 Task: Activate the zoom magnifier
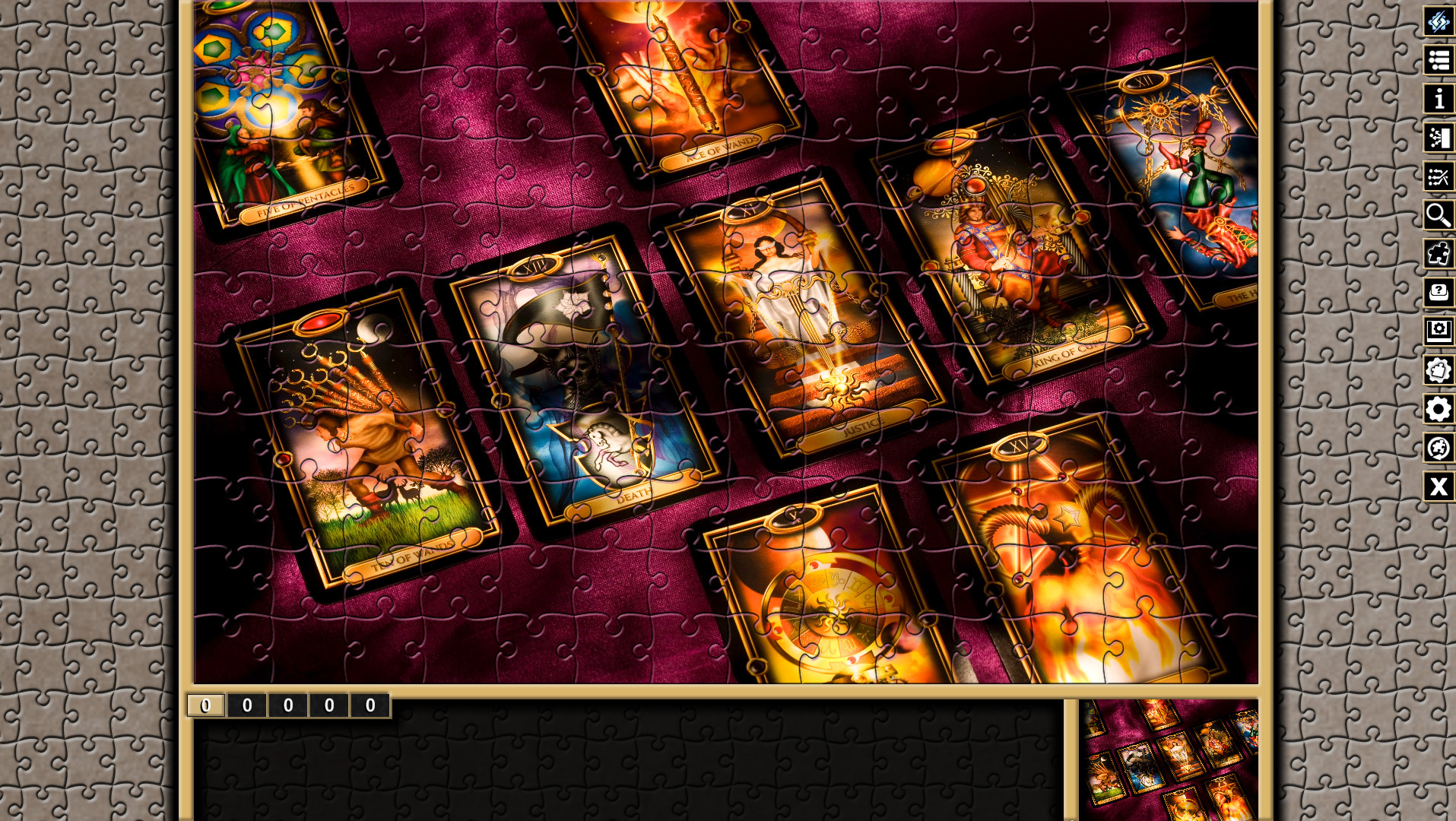tap(1438, 217)
